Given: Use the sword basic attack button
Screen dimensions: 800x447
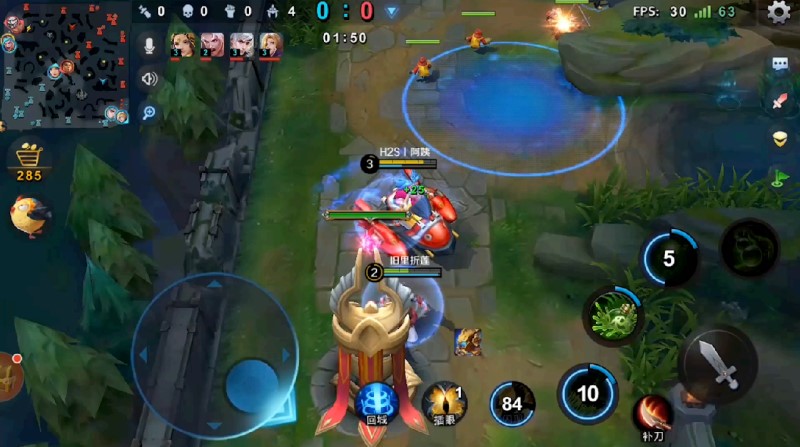Looking at the screenshot, I should click(717, 364).
